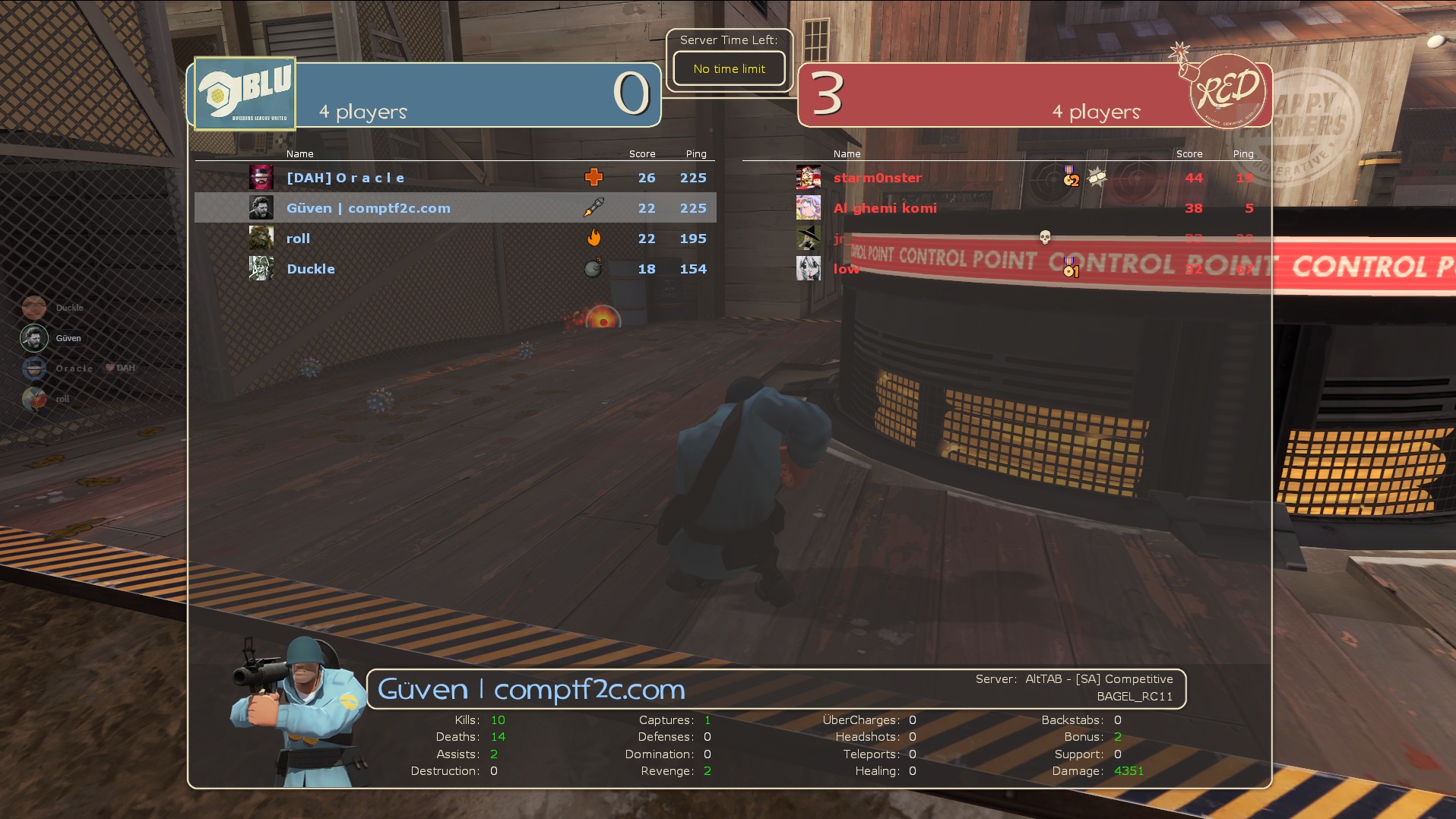Click Al ghemi komi's avatar picture

pyautogui.click(x=809, y=207)
